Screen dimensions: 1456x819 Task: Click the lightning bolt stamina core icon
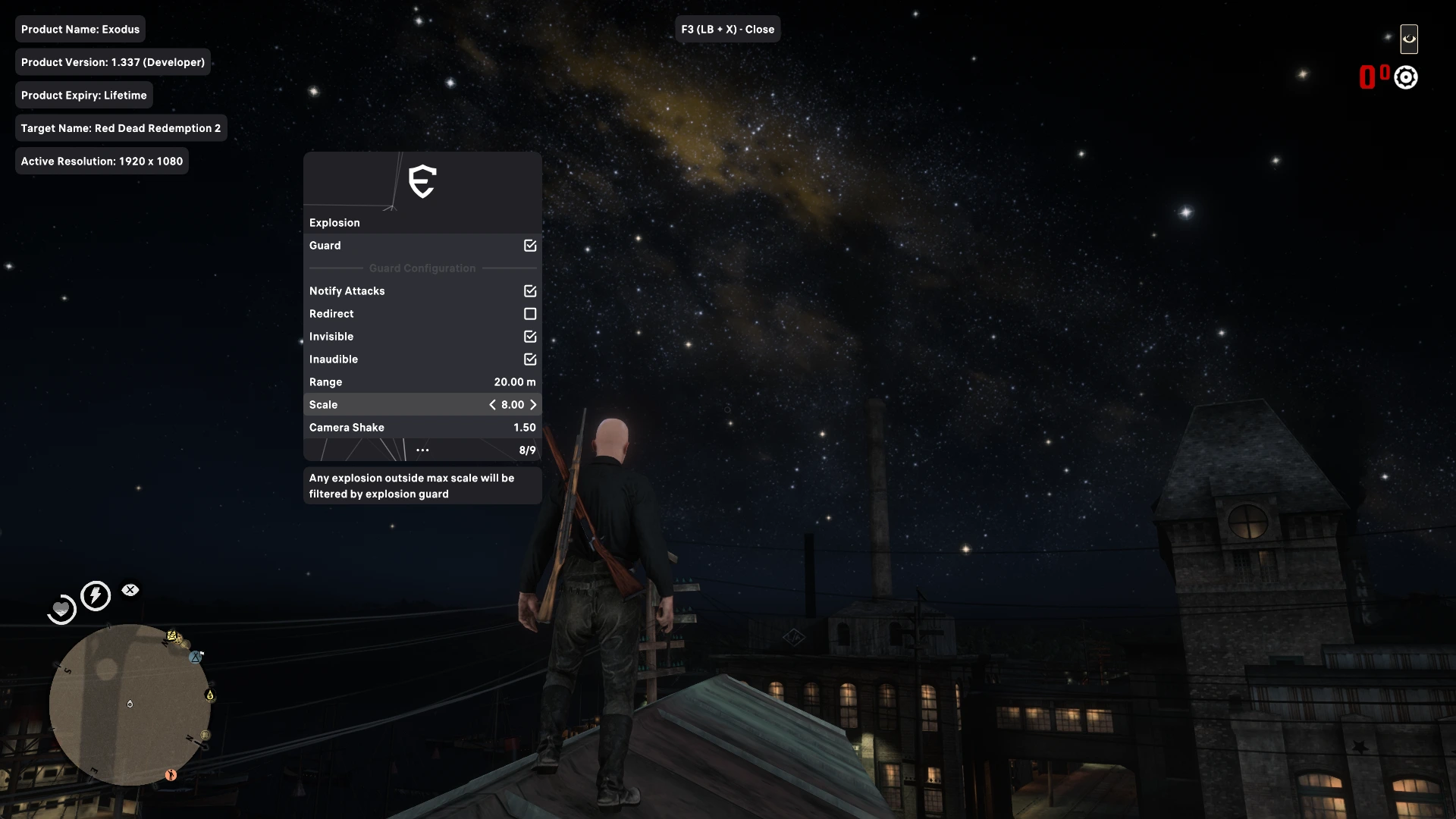pyautogui.click(x=96, y=595)
